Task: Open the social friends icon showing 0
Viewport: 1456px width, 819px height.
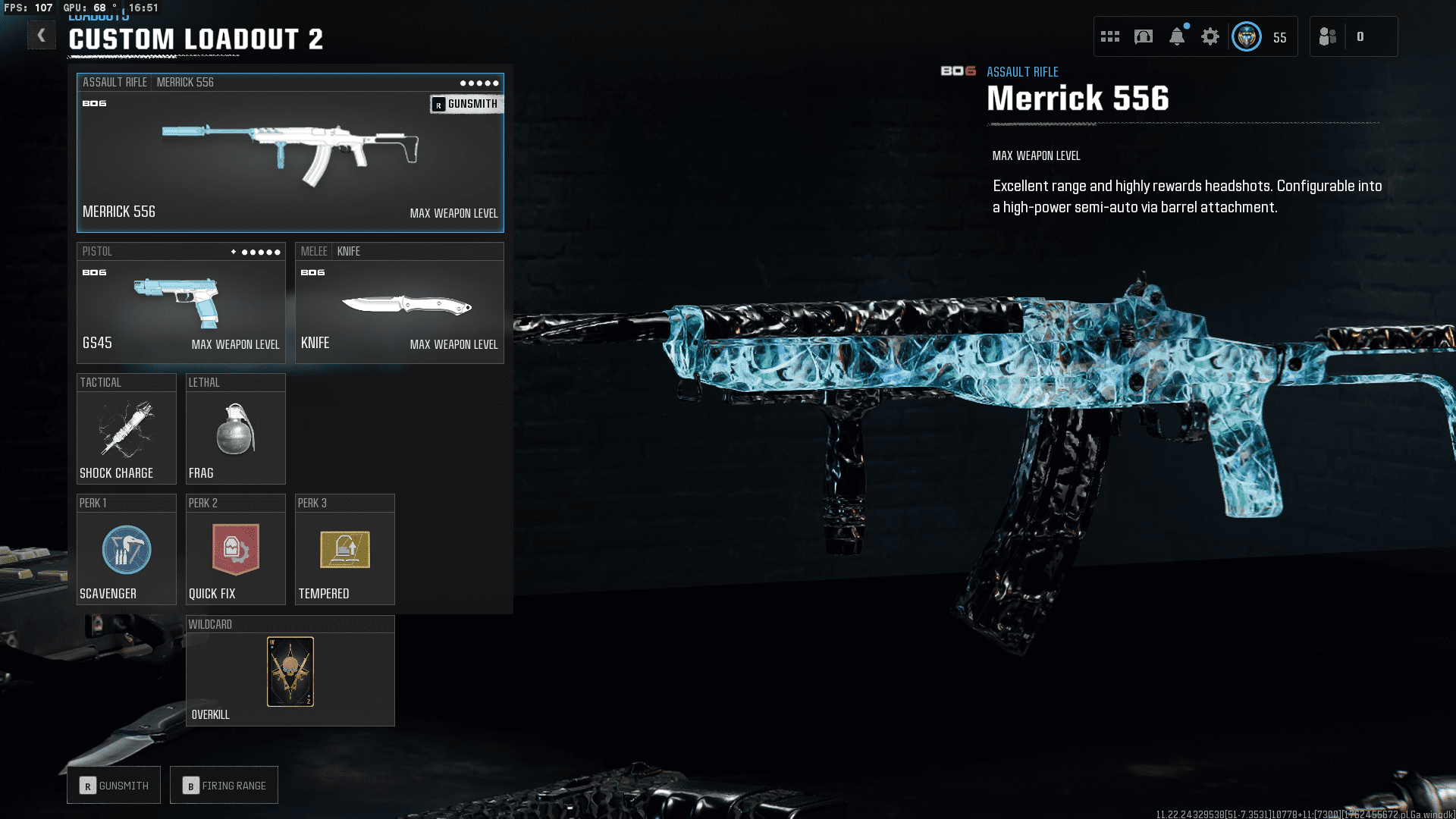Action: tap(1328, 36)
